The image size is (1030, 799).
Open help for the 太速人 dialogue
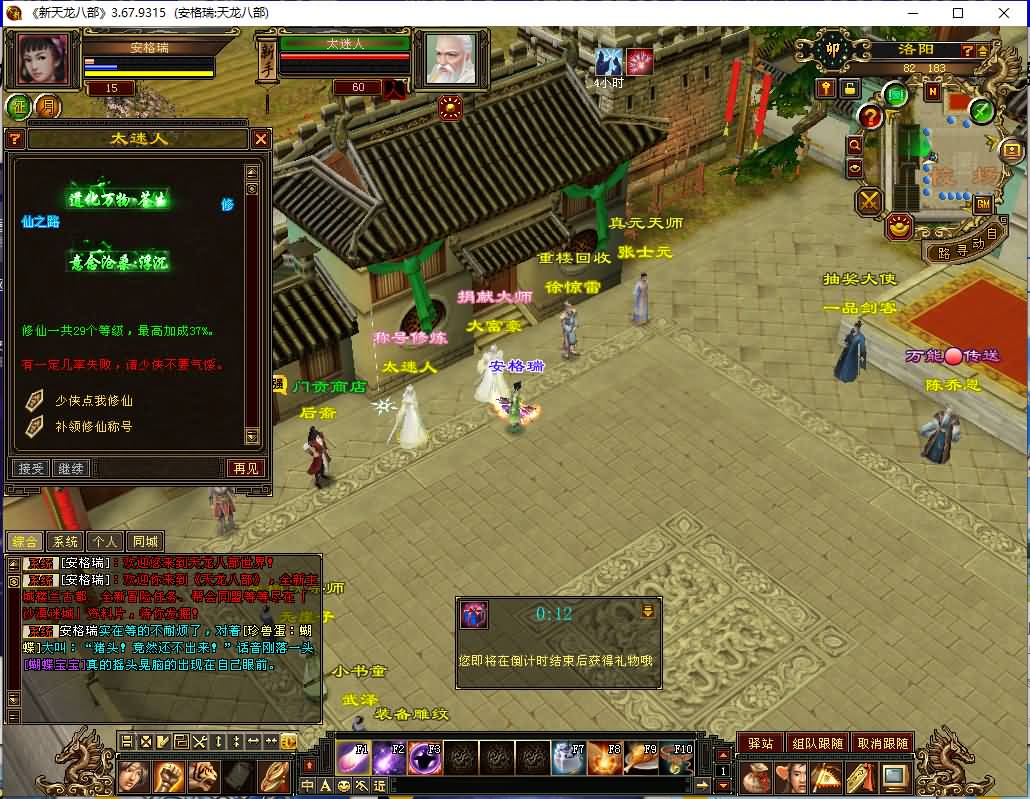[15, 138]
